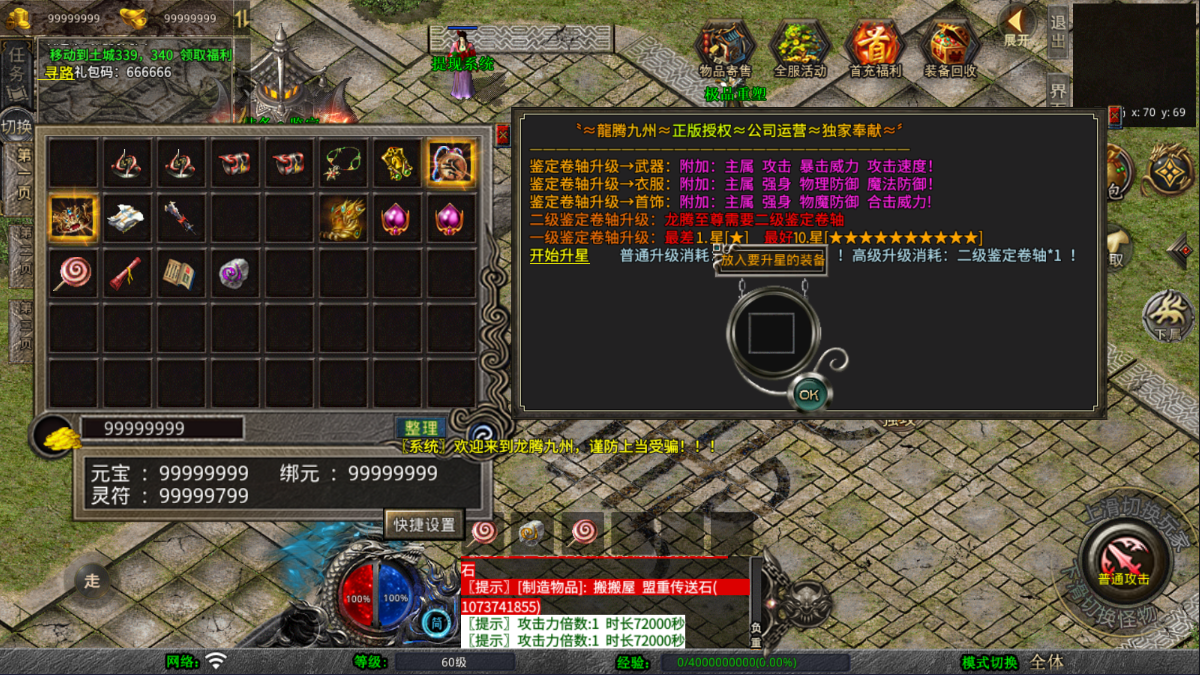Click the 开始升星 start upgrade link

[x=559, y=256]
